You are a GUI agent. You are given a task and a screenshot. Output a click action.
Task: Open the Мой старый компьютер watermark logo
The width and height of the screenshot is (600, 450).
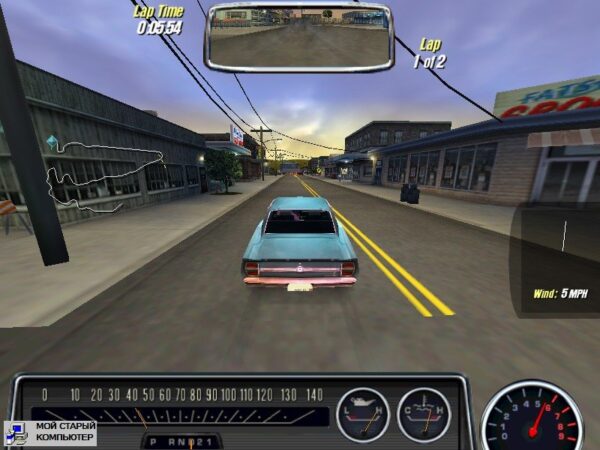[x=50, y=432]
